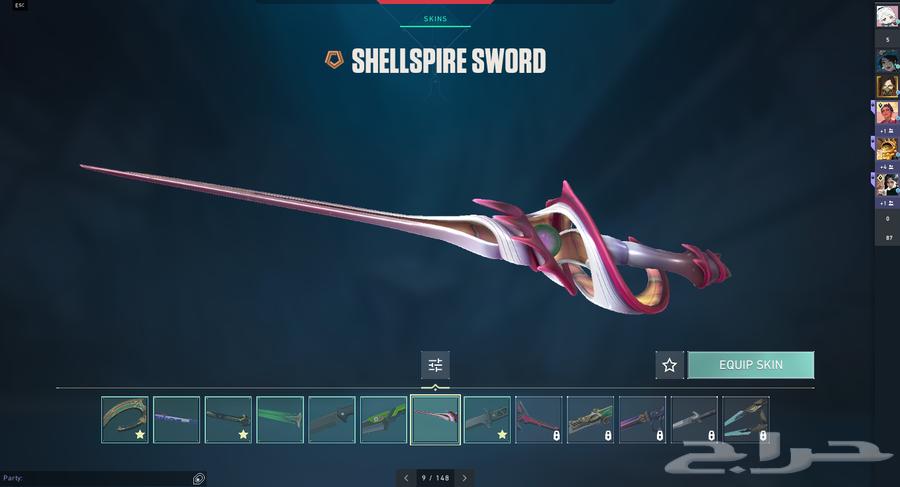Screen dimensions: 900x487
Task: Open the white-haired friend avatar in sidebar
Action: 887,15
